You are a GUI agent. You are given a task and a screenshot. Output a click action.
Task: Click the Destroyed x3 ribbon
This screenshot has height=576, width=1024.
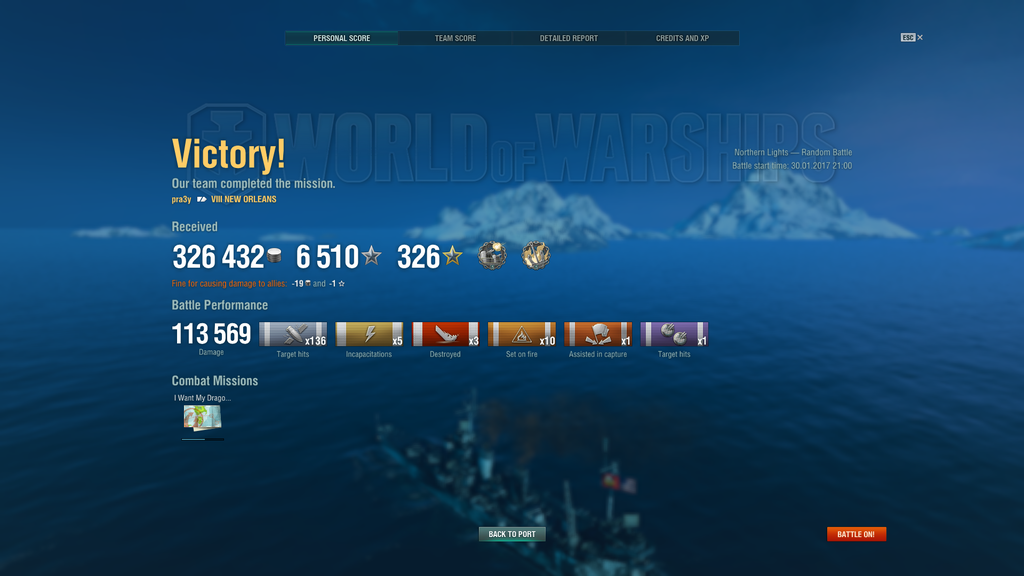click(445, 334)
